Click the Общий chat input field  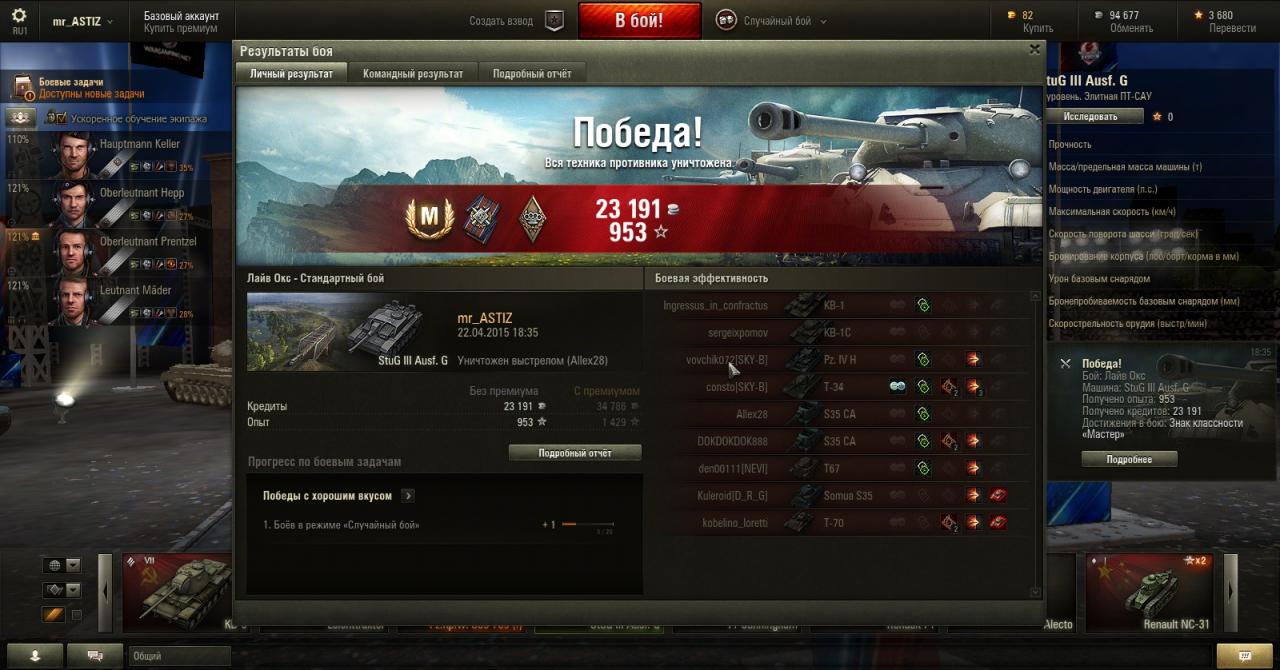[x=180, y=656]
